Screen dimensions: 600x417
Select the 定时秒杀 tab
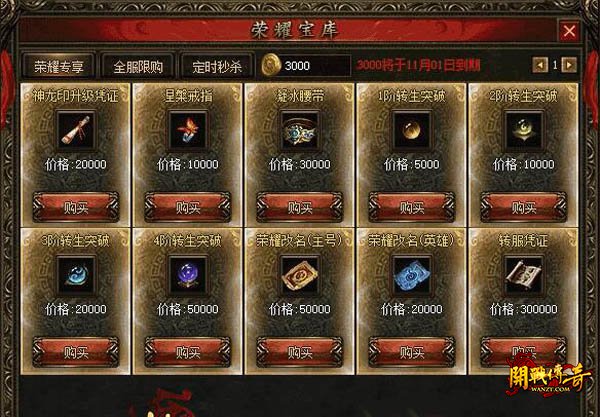tap(216, 66)
